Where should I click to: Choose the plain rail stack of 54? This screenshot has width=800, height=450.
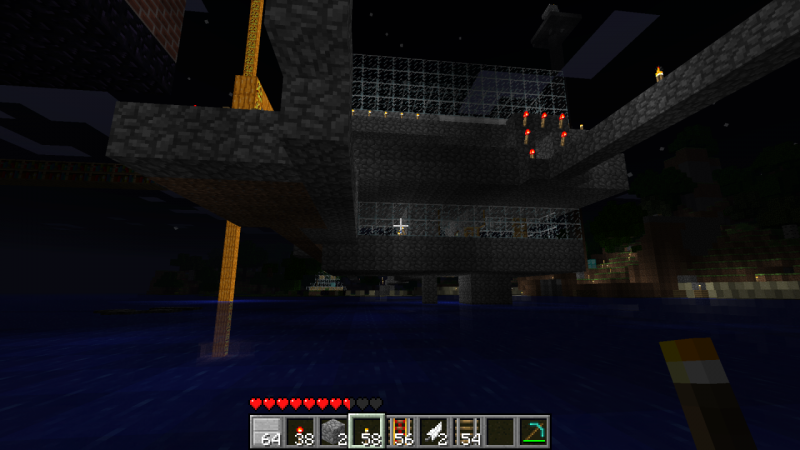click(x=467, y=431)
